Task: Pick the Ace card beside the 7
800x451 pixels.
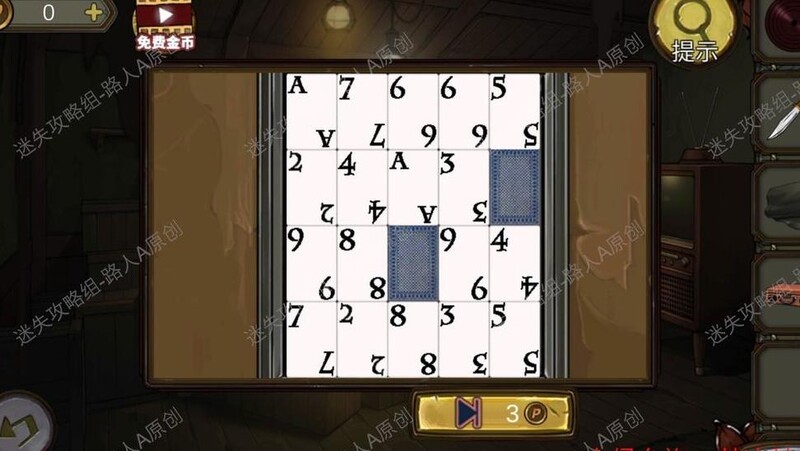Action: tap(311, 110)
